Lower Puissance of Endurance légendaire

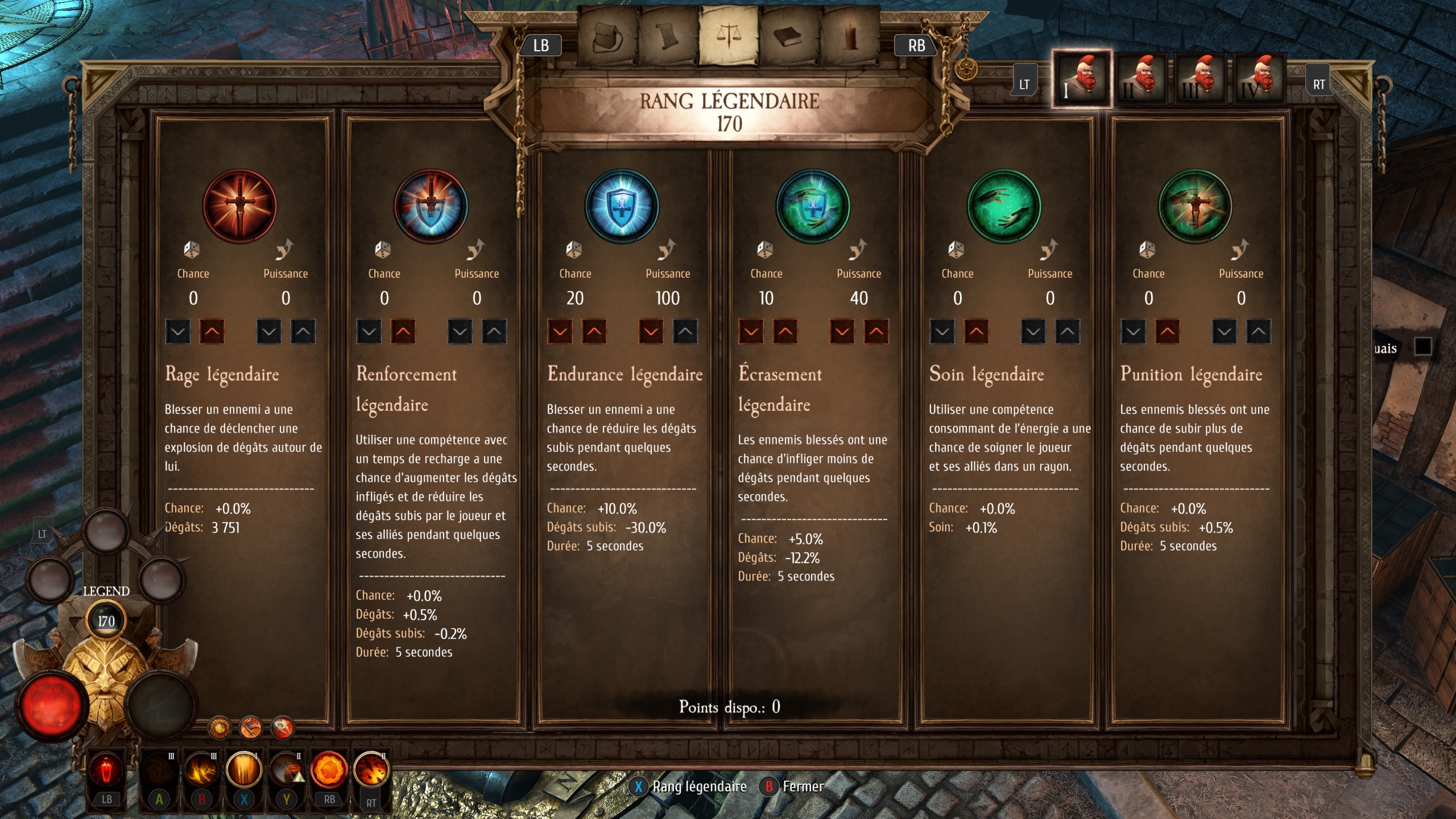[651, 332]
